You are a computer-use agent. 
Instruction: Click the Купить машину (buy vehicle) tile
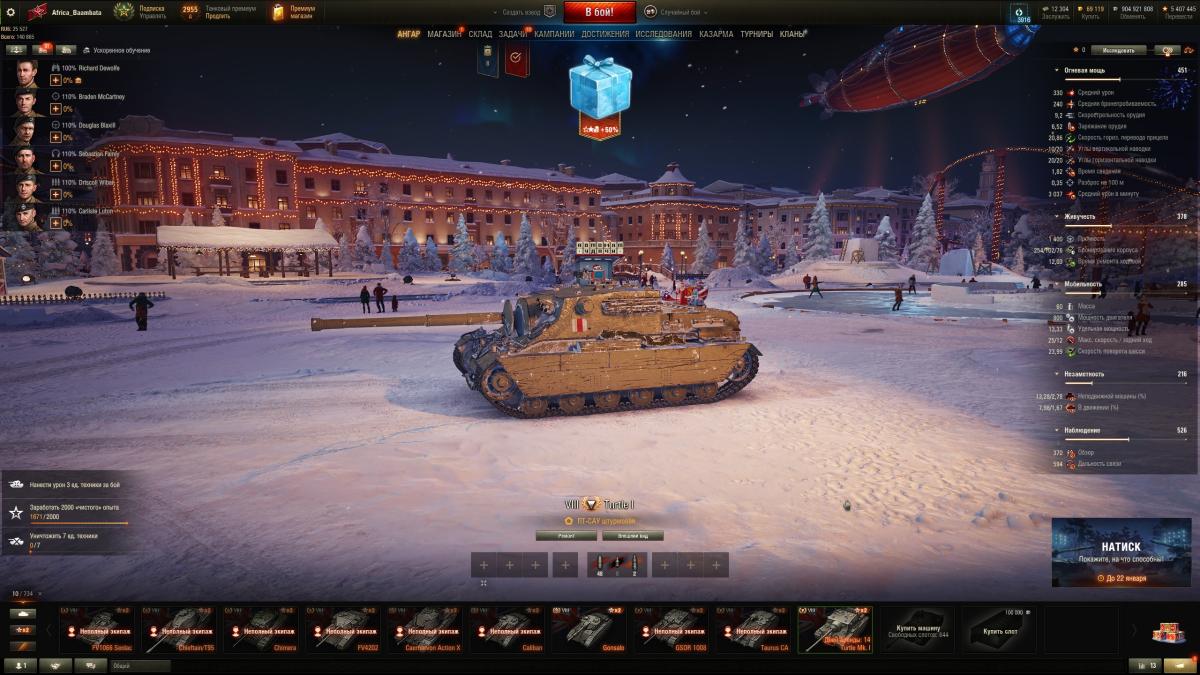(x=919, y=630)
